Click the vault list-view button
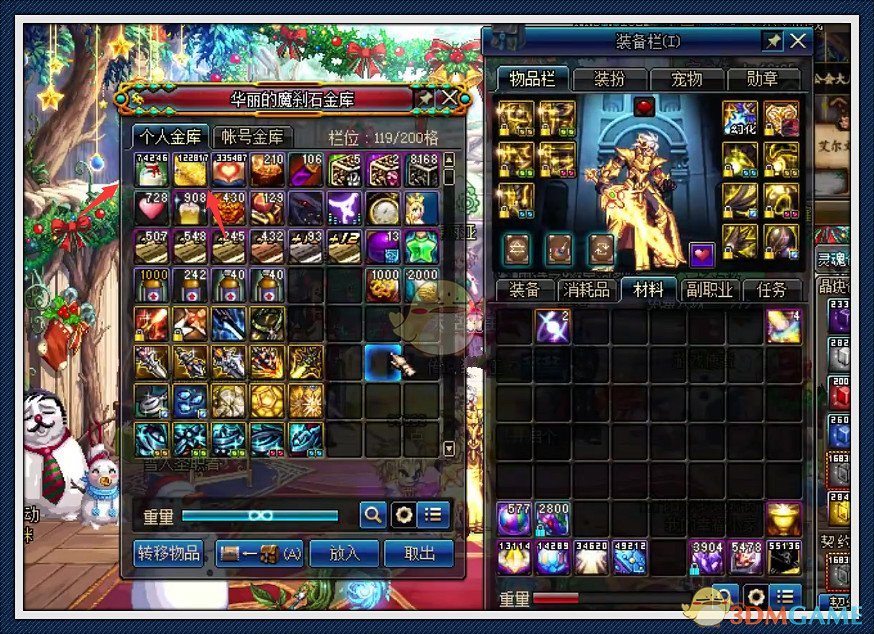874x634 pixels. [433, 515]
